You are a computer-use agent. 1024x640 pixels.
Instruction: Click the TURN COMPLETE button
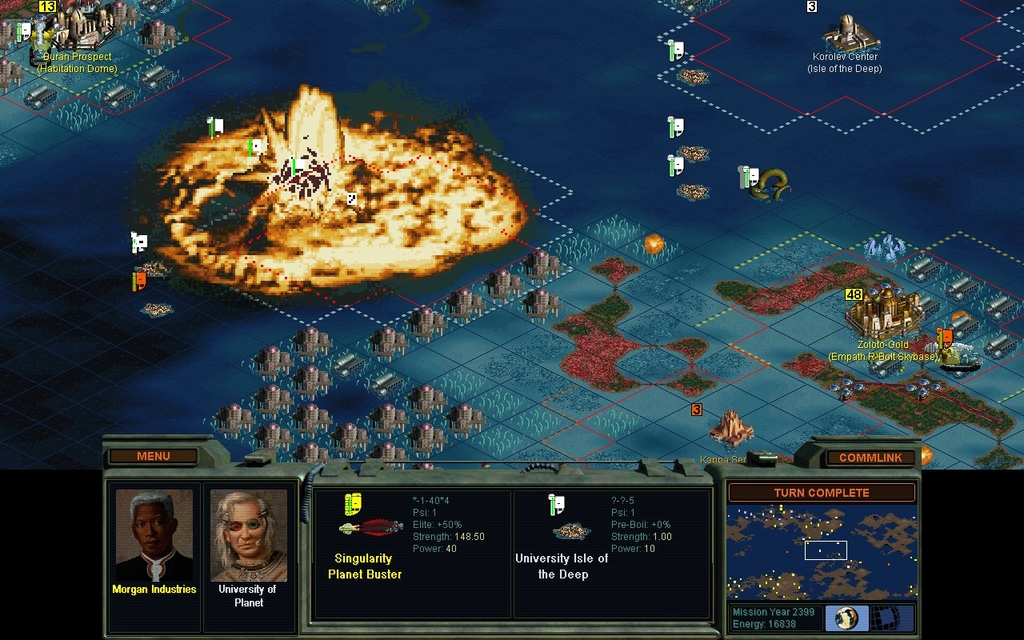tap(821, 492)
